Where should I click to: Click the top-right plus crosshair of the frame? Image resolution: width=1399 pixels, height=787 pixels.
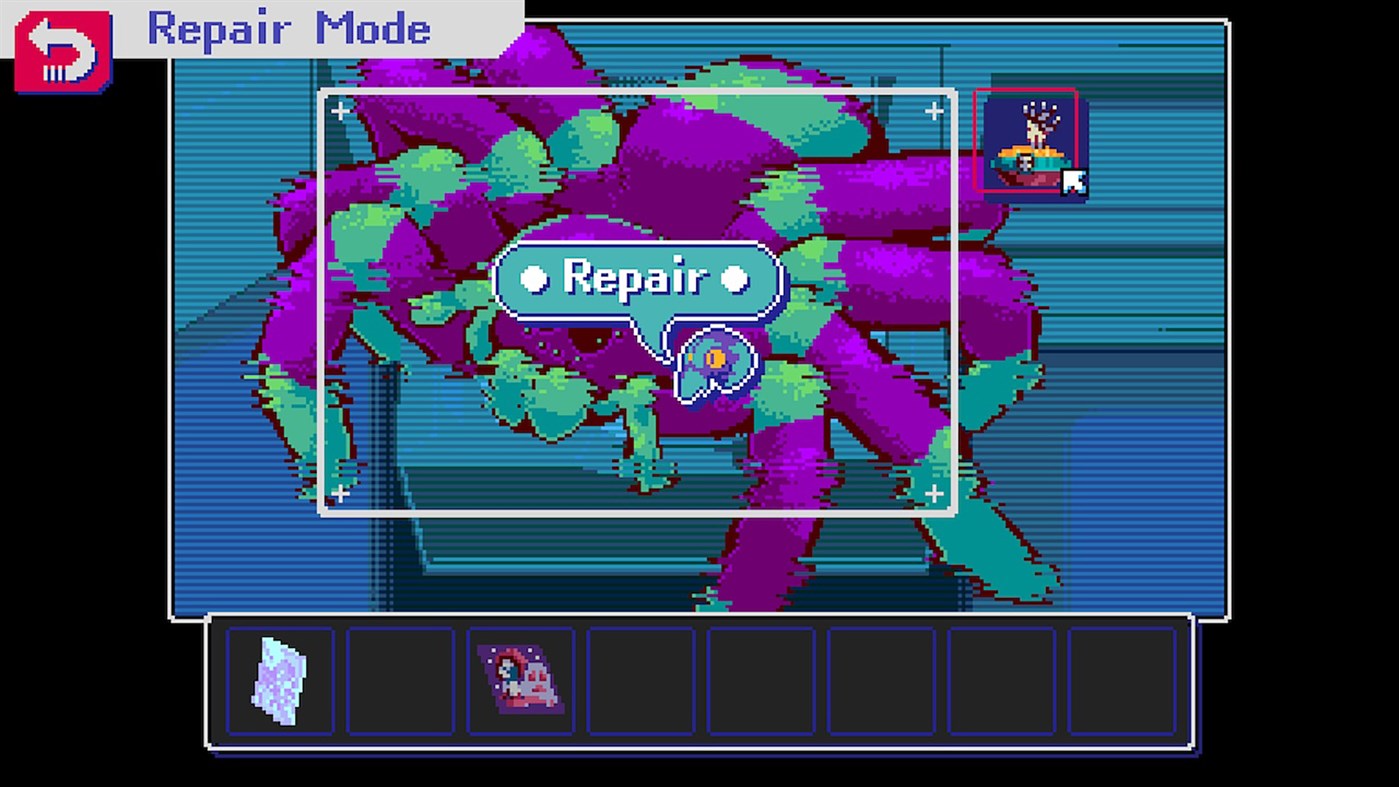934,111
